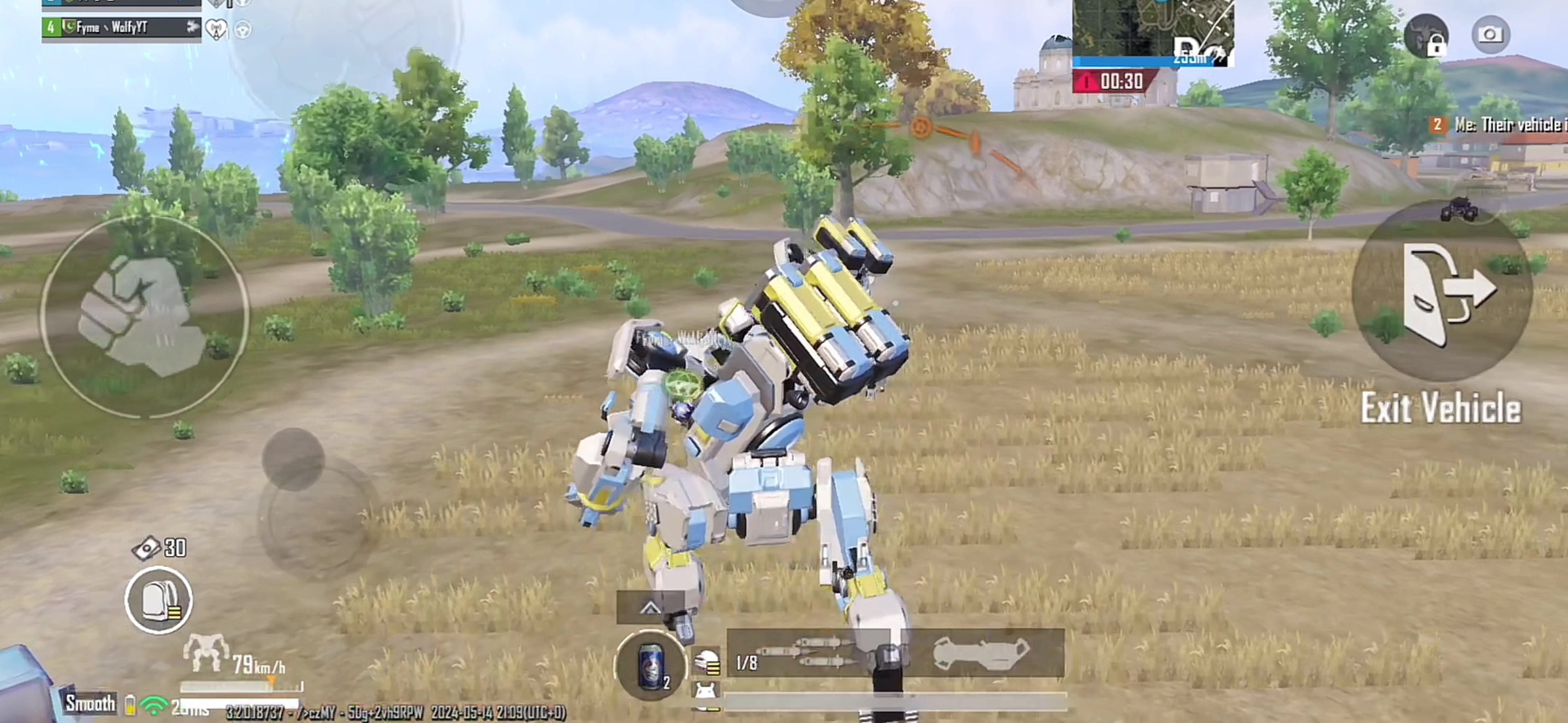Tap the Exit Vehicle button

(x=1441, y=292)
